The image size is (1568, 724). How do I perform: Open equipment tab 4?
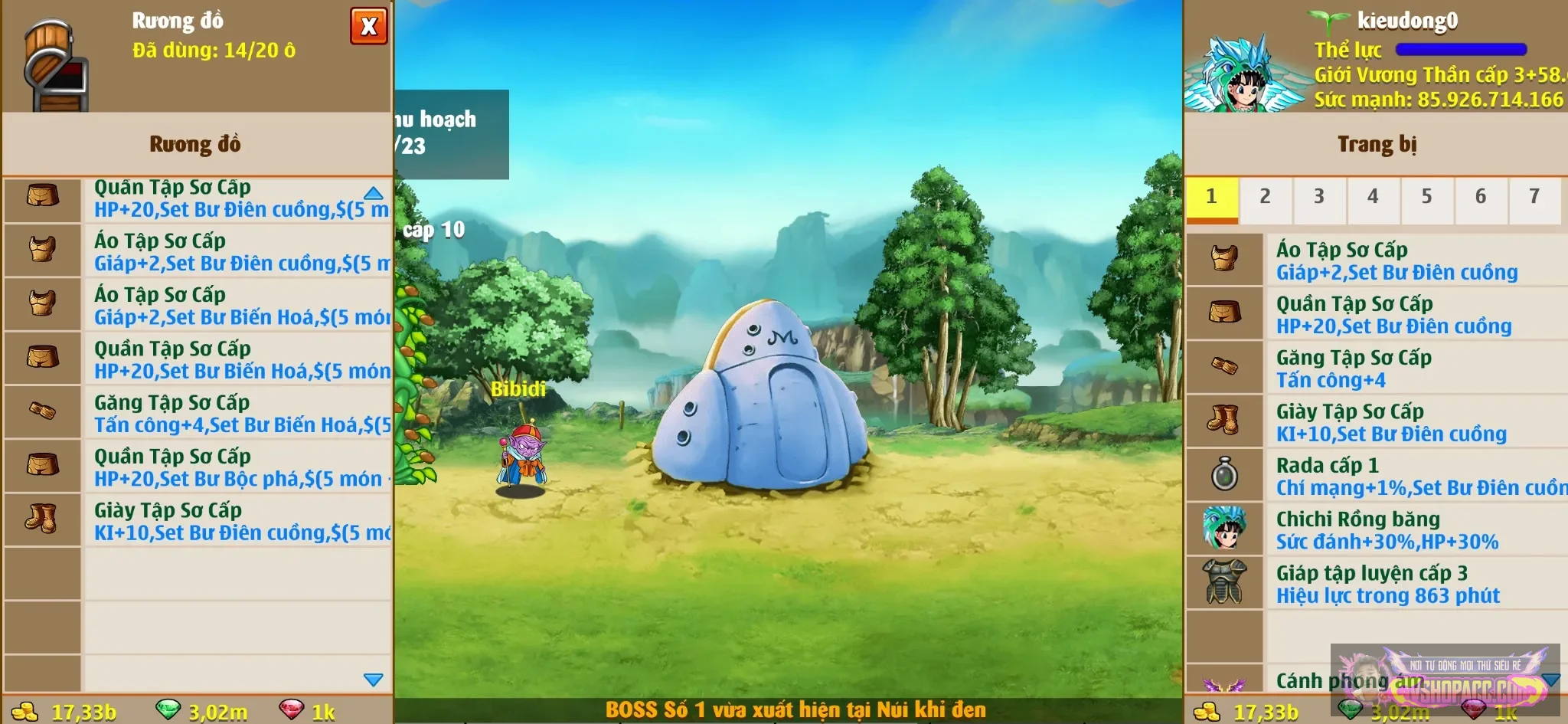pyautogui.click(x=1373, y=198)
